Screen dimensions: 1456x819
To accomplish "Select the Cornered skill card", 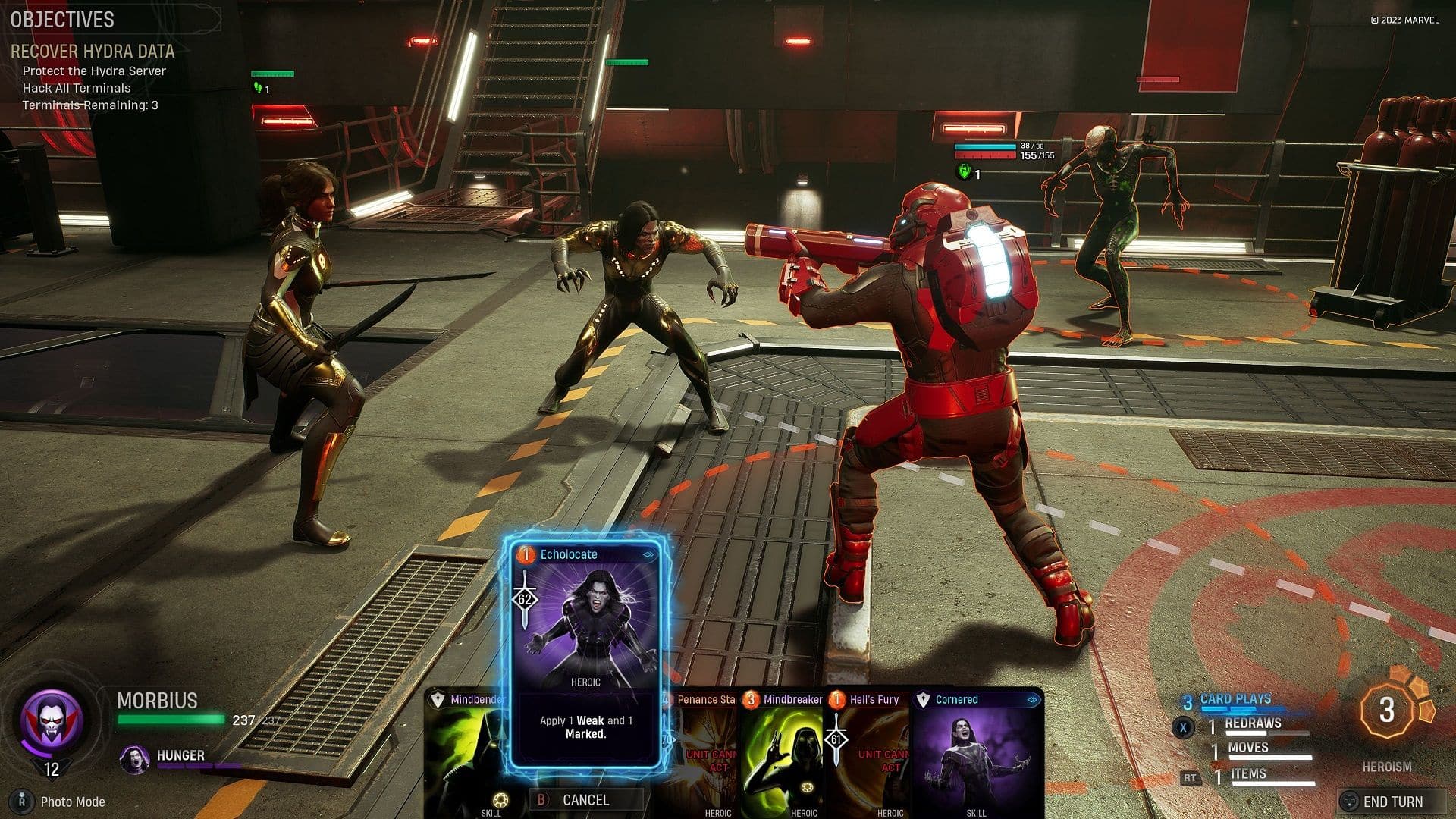I will point(977,751).
